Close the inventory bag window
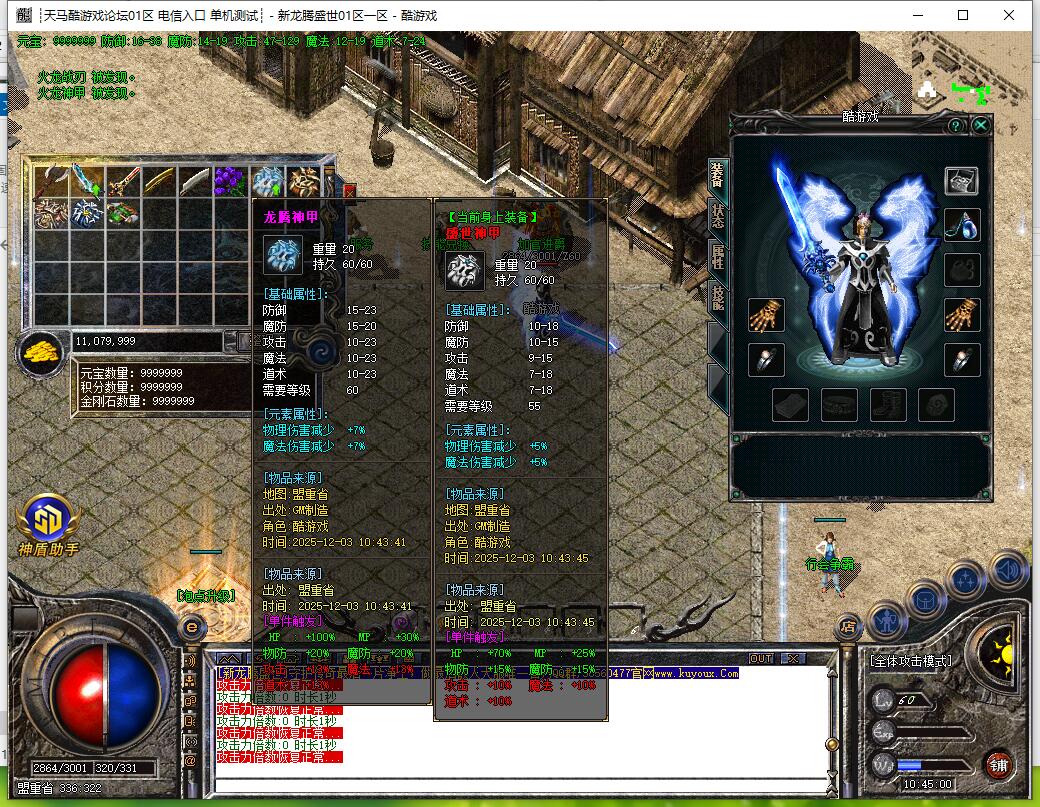The image size is (1040, 807). 349,190
